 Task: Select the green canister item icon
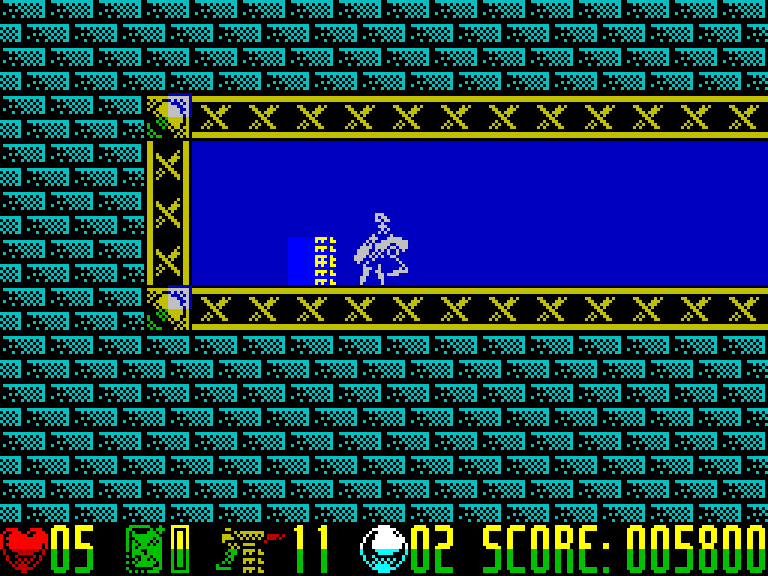pyautogui.click(x=144, y=549)
